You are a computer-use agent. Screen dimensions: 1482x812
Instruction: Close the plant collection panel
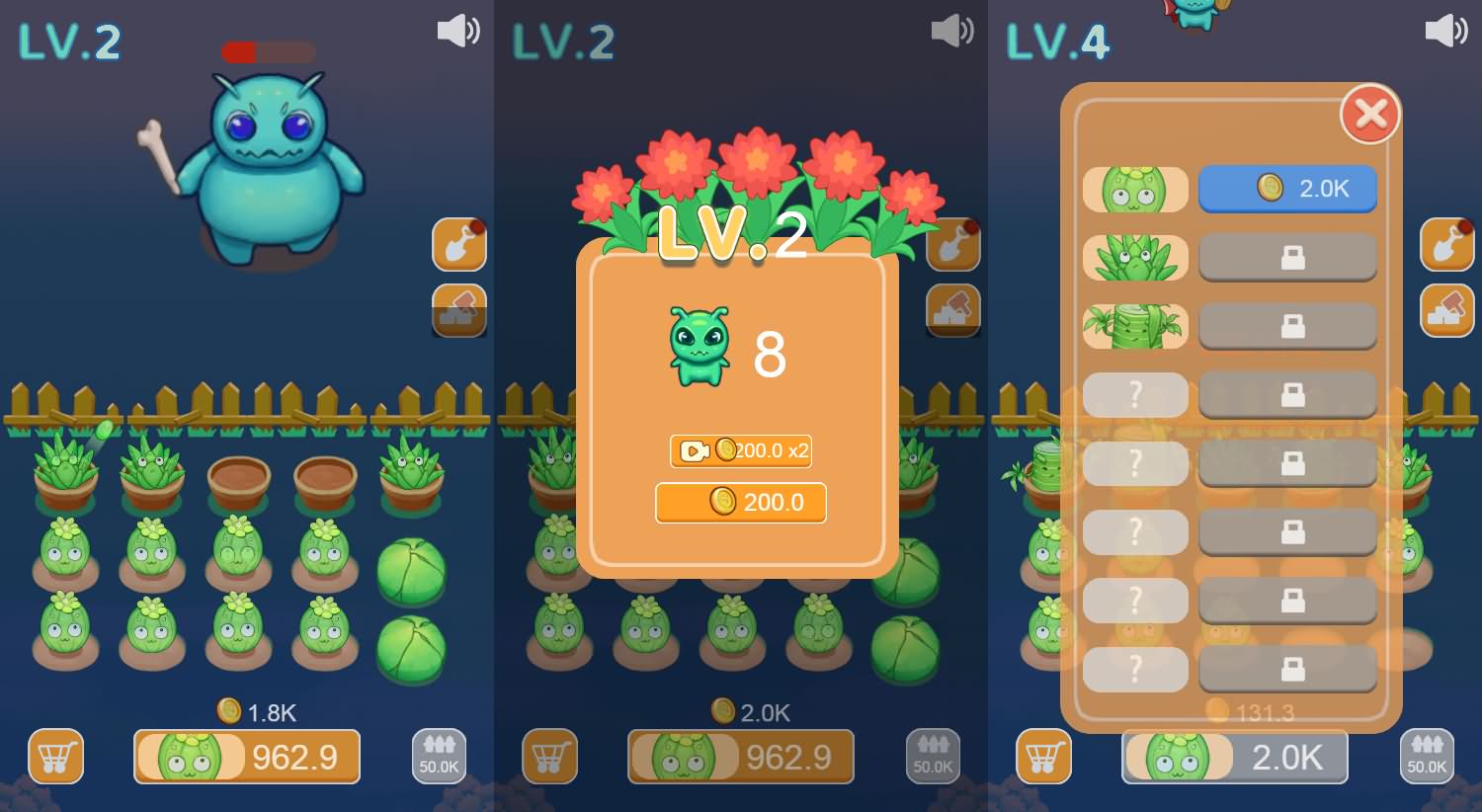(x=1370, y=114)
